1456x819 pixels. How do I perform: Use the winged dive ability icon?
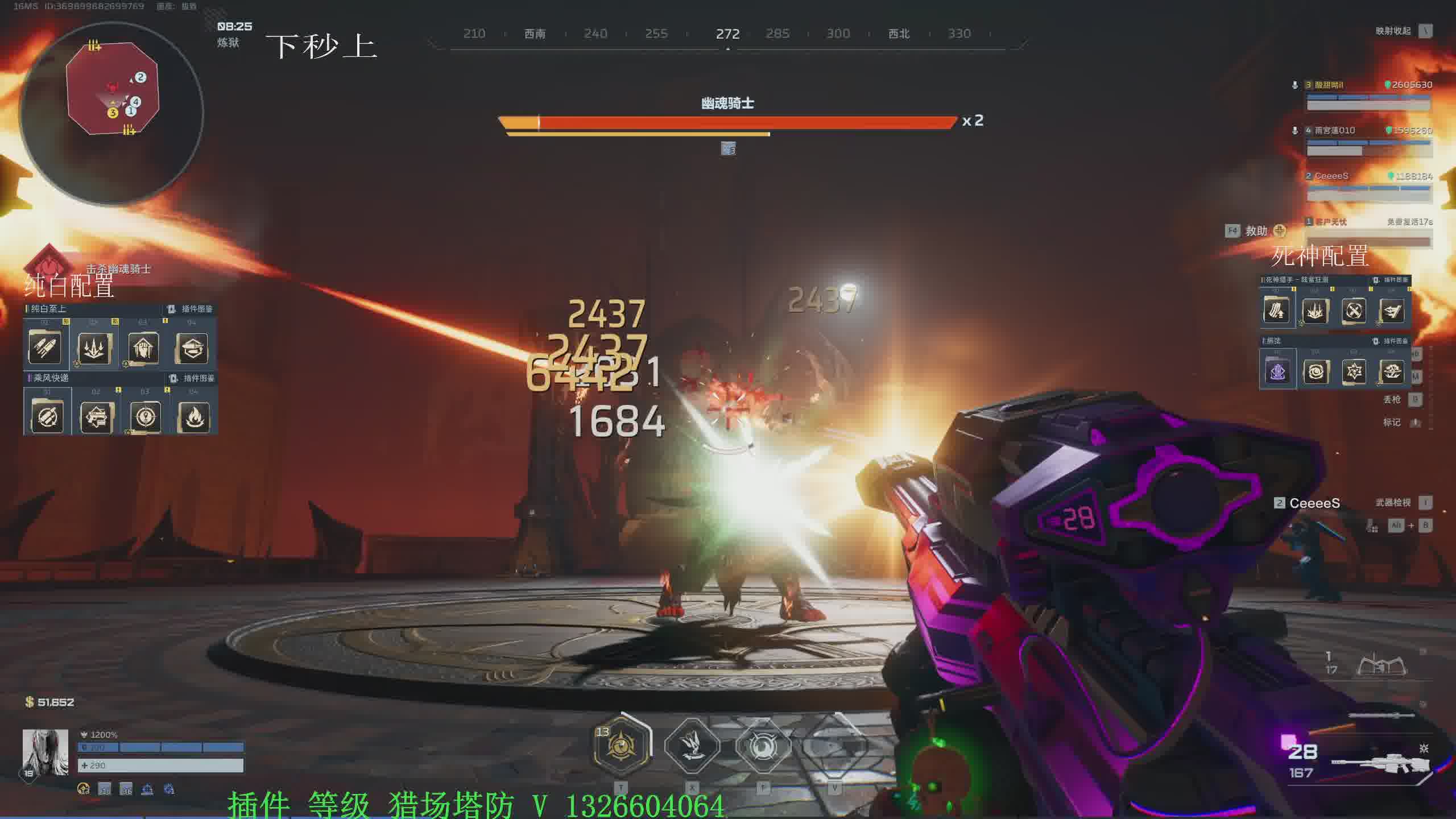[692, 746]
